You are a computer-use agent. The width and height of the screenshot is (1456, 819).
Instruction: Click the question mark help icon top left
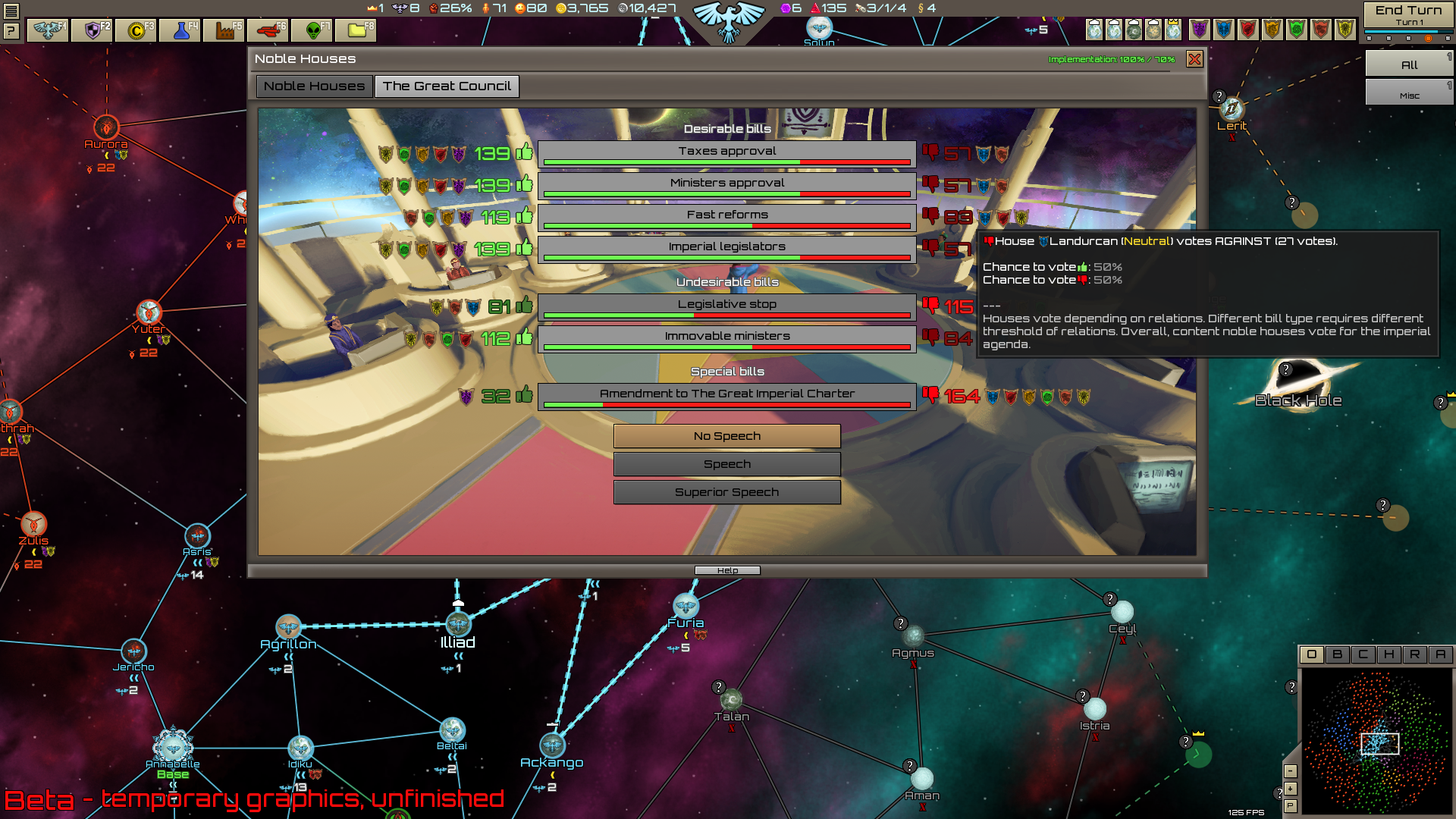11,31
